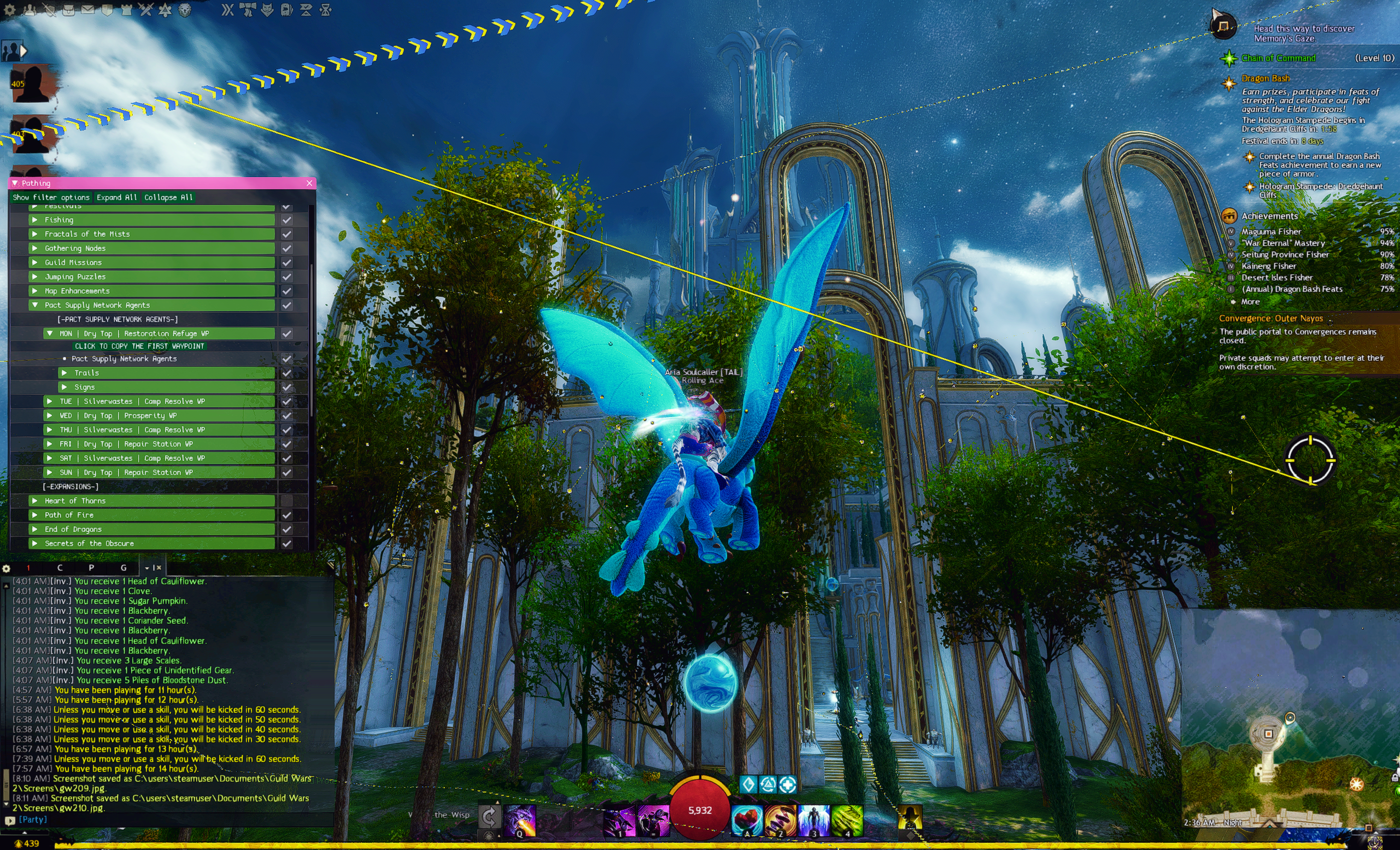Screen dimensions: 1400x850
Task: Open the minimap
Action: (x=1290, y=727)
